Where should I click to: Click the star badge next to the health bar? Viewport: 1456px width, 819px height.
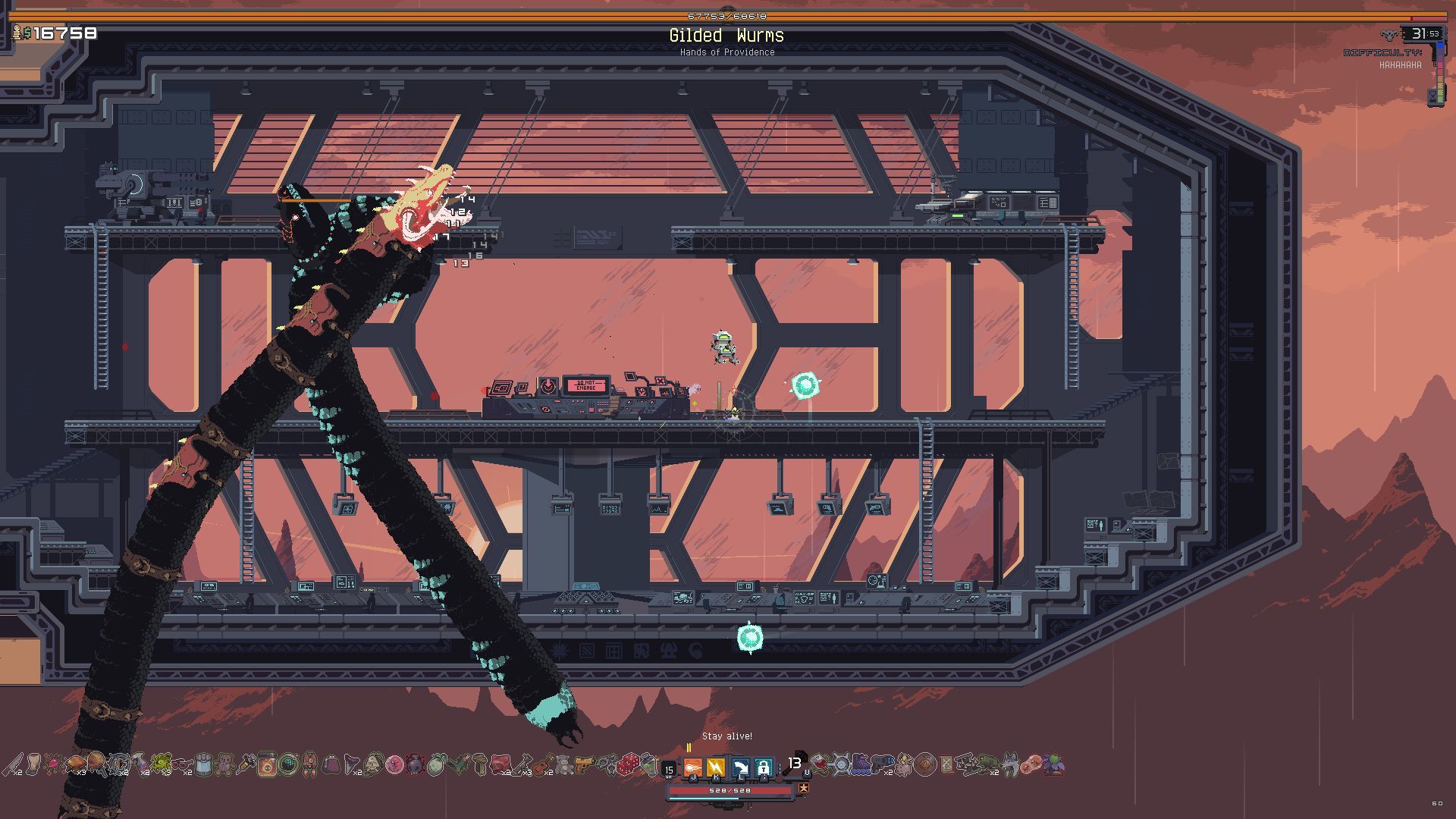[805, 788]
